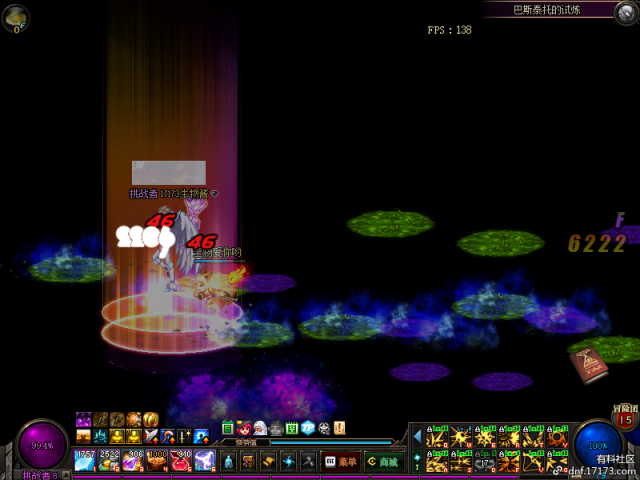
Task: Click the red-haired character event icon
Action: pos(244,428)
